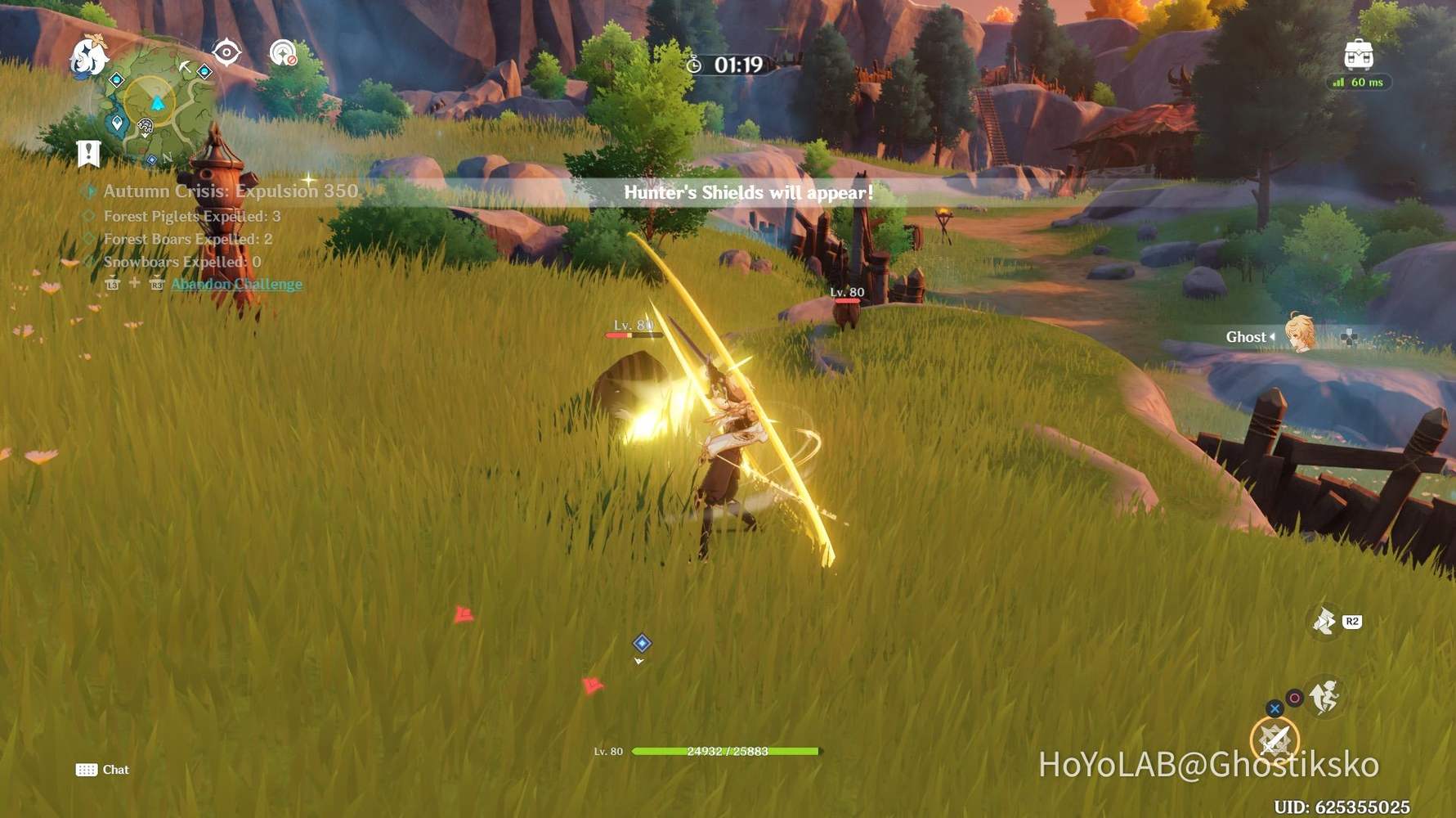
Task: Tap the sword attack icon
Action: (x=1275, y=739)
